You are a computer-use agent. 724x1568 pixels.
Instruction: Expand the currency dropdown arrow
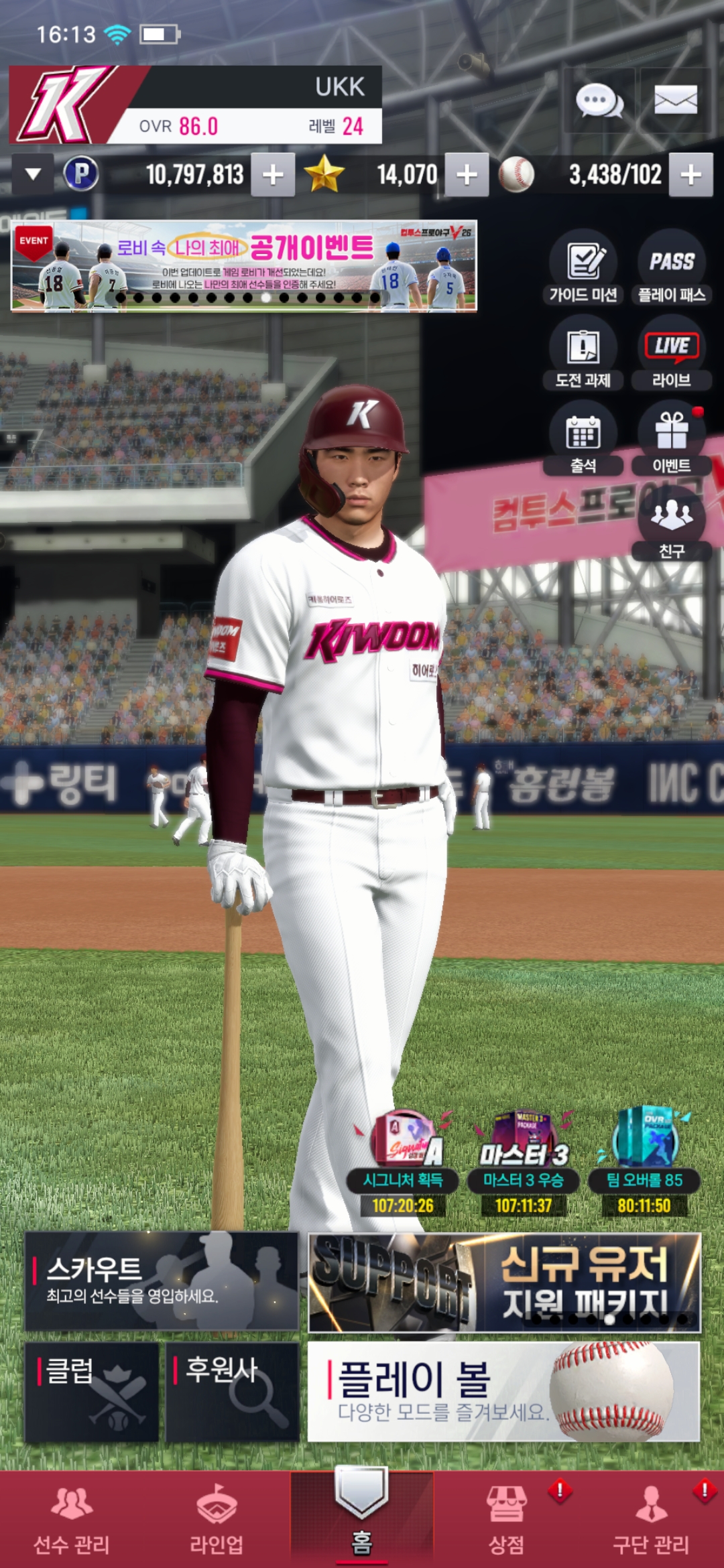pyautogui.click(x=33, y=174)
